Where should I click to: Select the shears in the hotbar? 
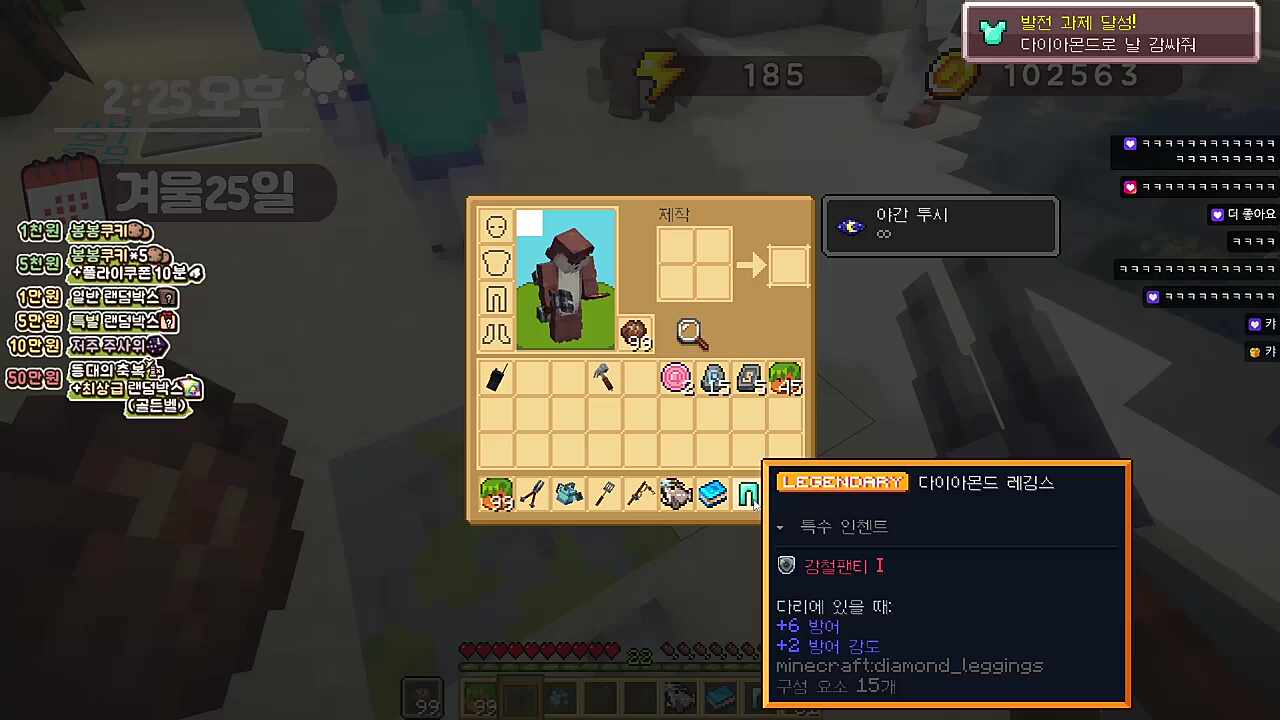tap(533, 493)
